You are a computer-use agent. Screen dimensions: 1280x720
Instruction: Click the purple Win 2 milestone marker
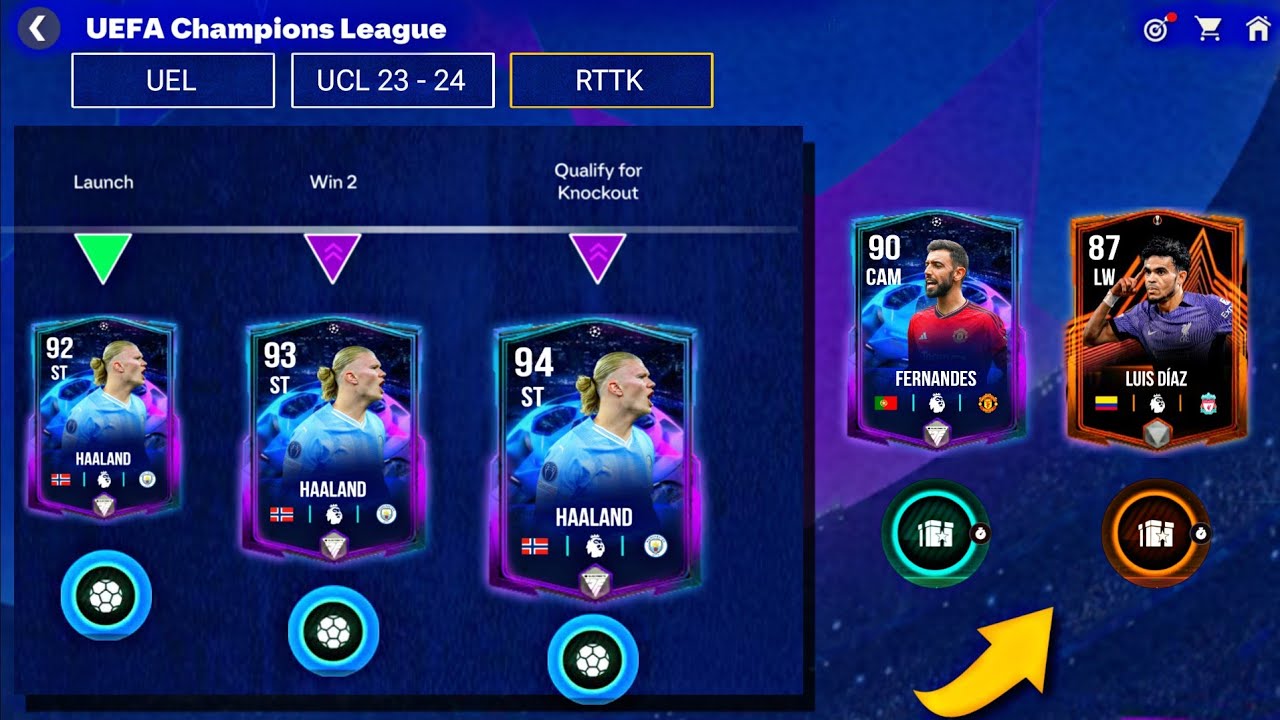click(332, 257)
